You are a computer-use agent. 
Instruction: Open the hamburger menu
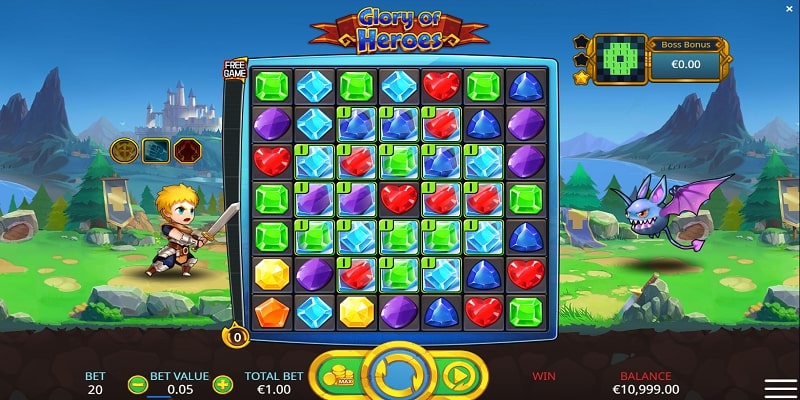(x=780, y=388)
